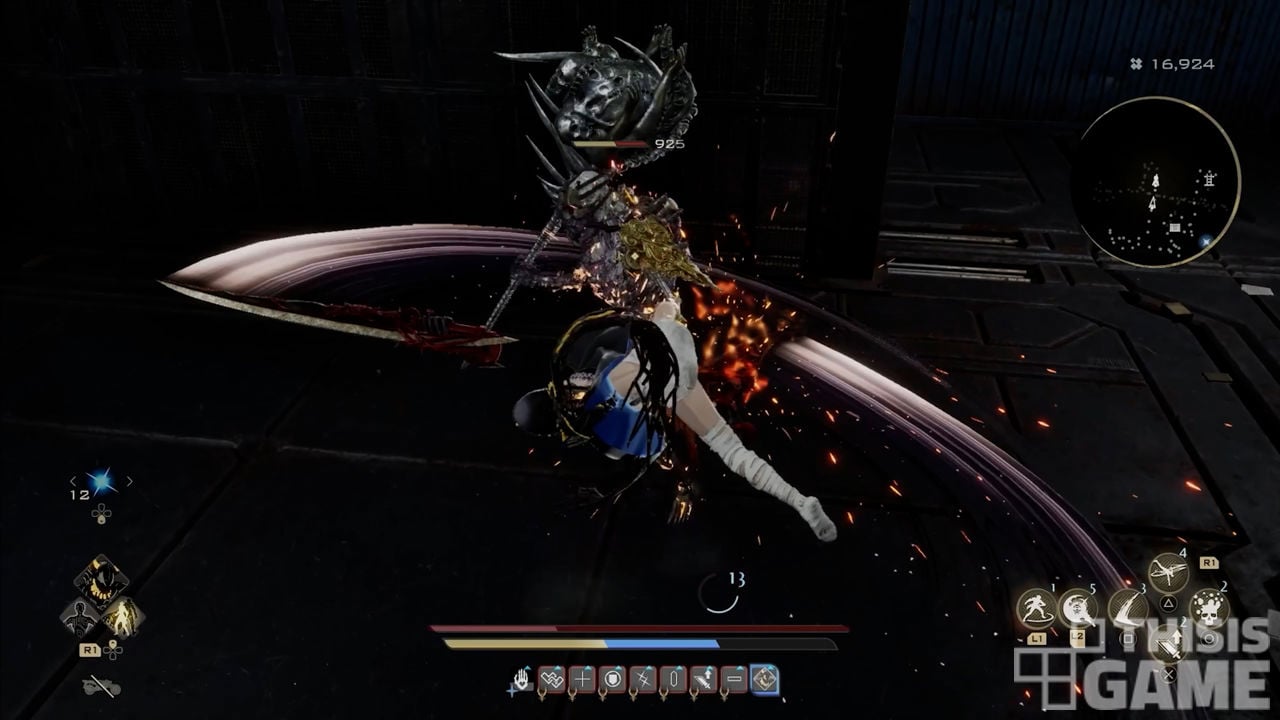Click the crossed-out vehicle icon

(x=101, y=687)
